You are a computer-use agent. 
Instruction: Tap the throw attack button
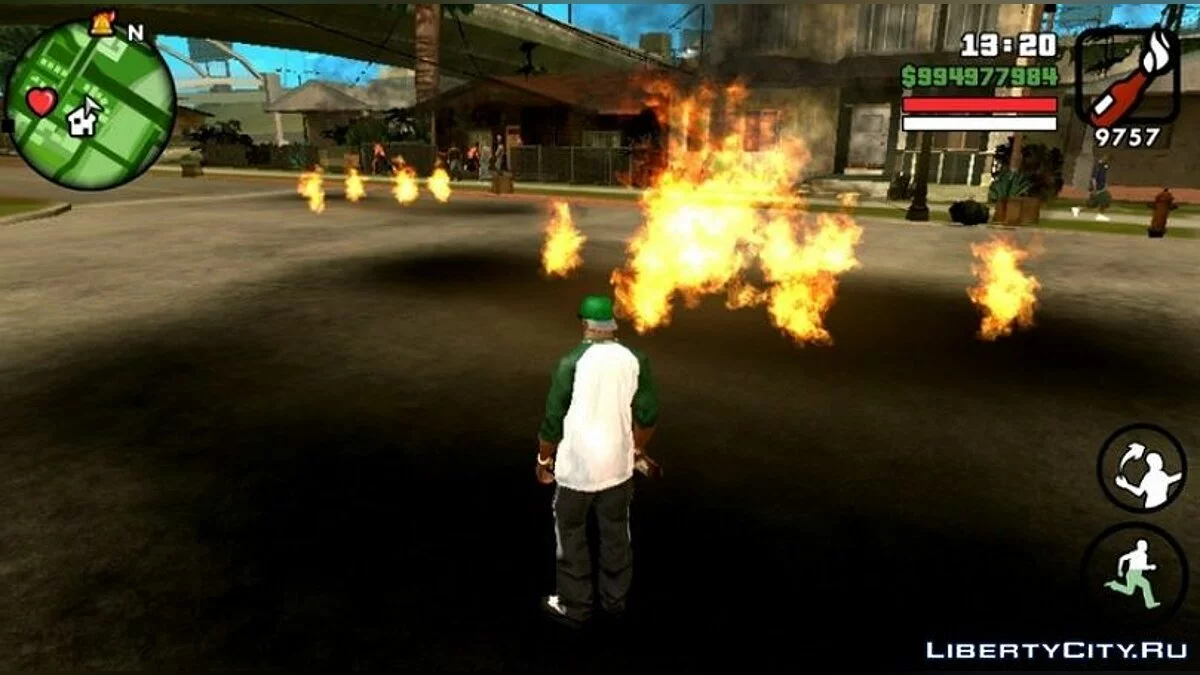pos(1141,469)
